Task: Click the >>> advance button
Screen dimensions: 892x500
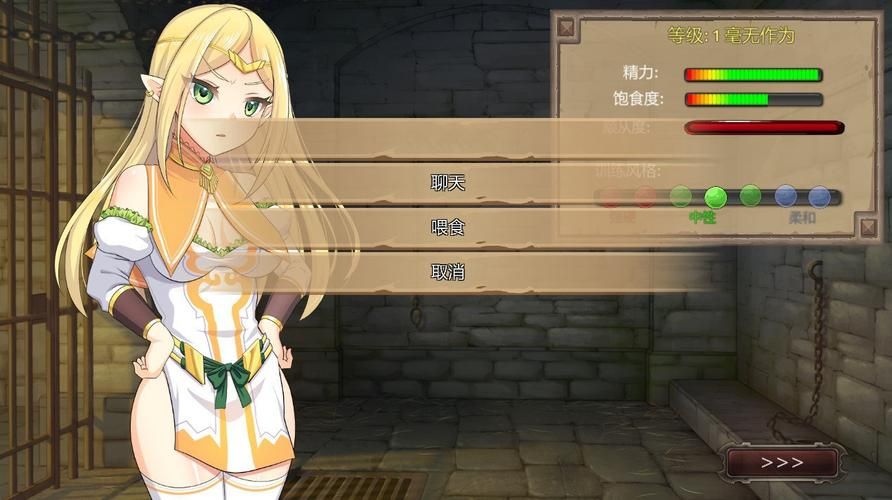Action: (x=782, y=462)
